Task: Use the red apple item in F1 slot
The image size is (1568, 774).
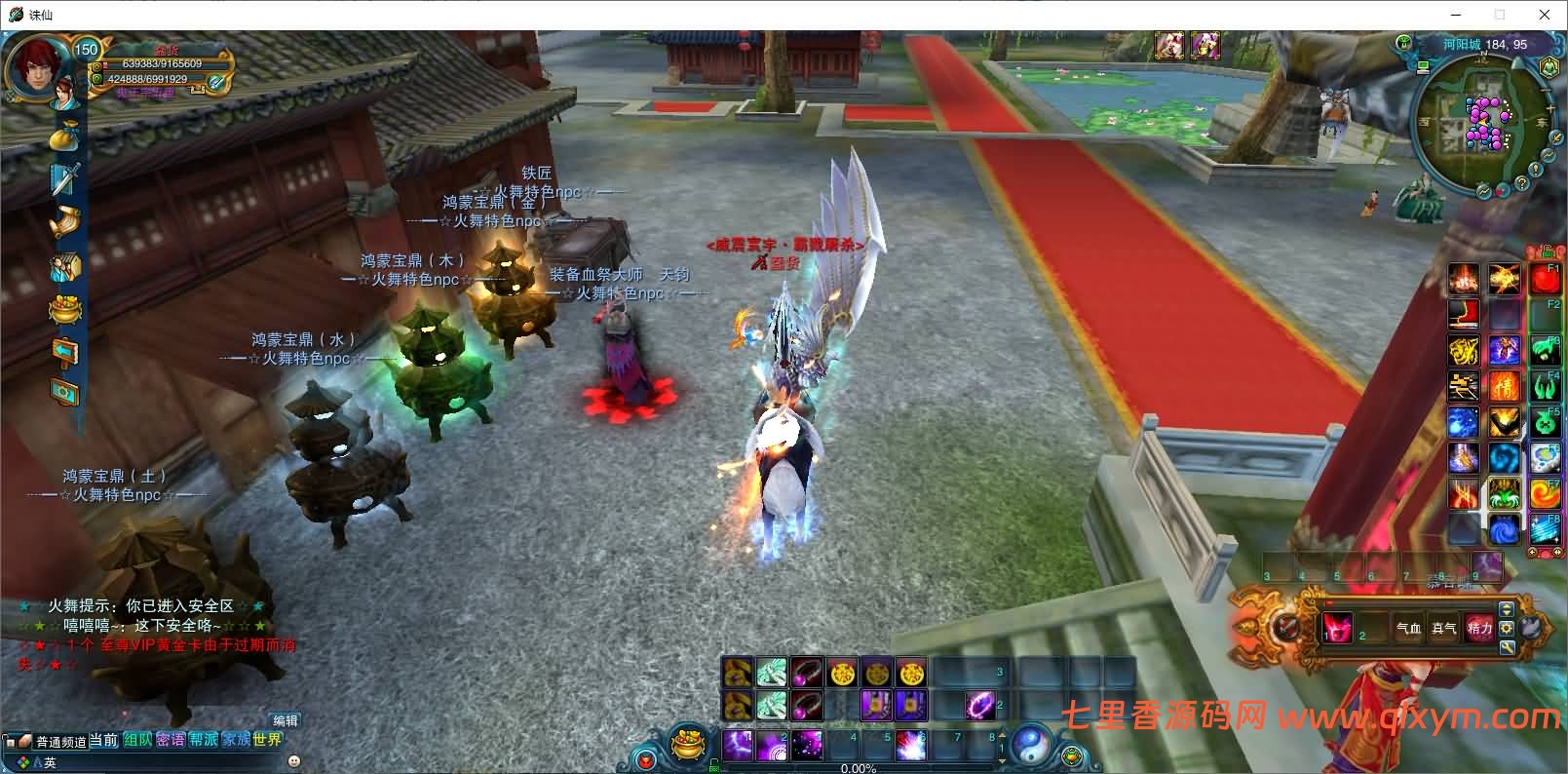Action: point(1545,280)
